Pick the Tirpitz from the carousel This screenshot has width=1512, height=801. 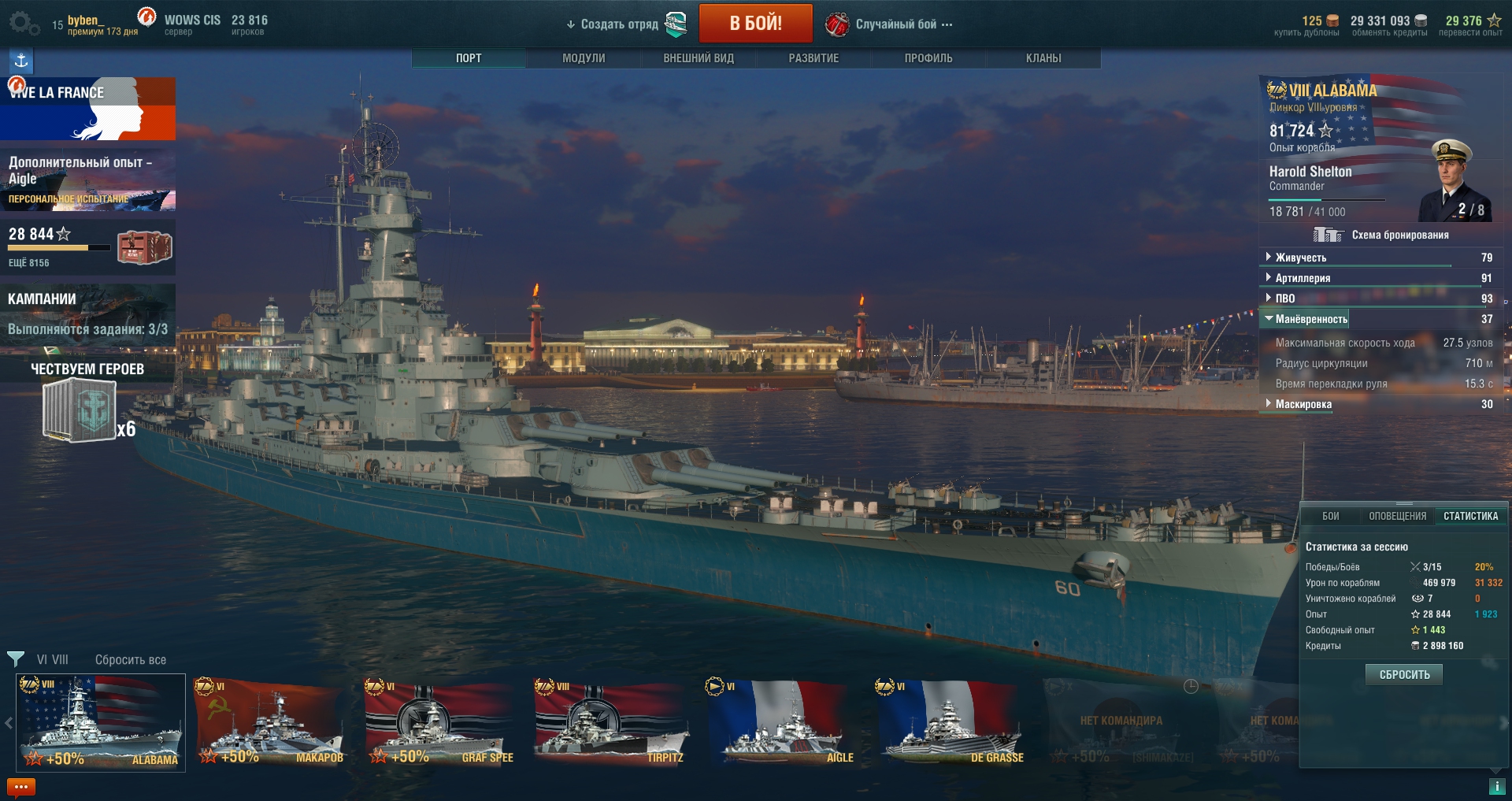tap(610, 723)
